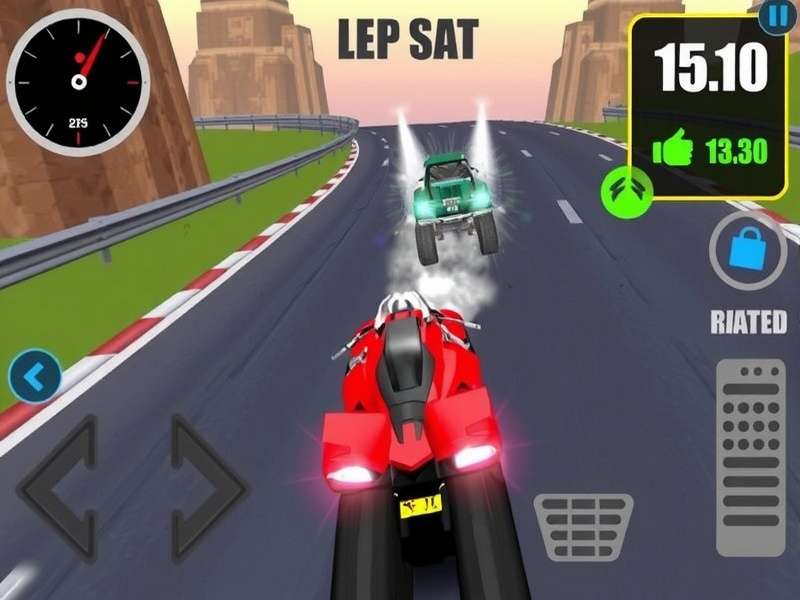Open the blue shopping bag shop
800x600 pixels.
pyautogui.click(x=748, y=249)
